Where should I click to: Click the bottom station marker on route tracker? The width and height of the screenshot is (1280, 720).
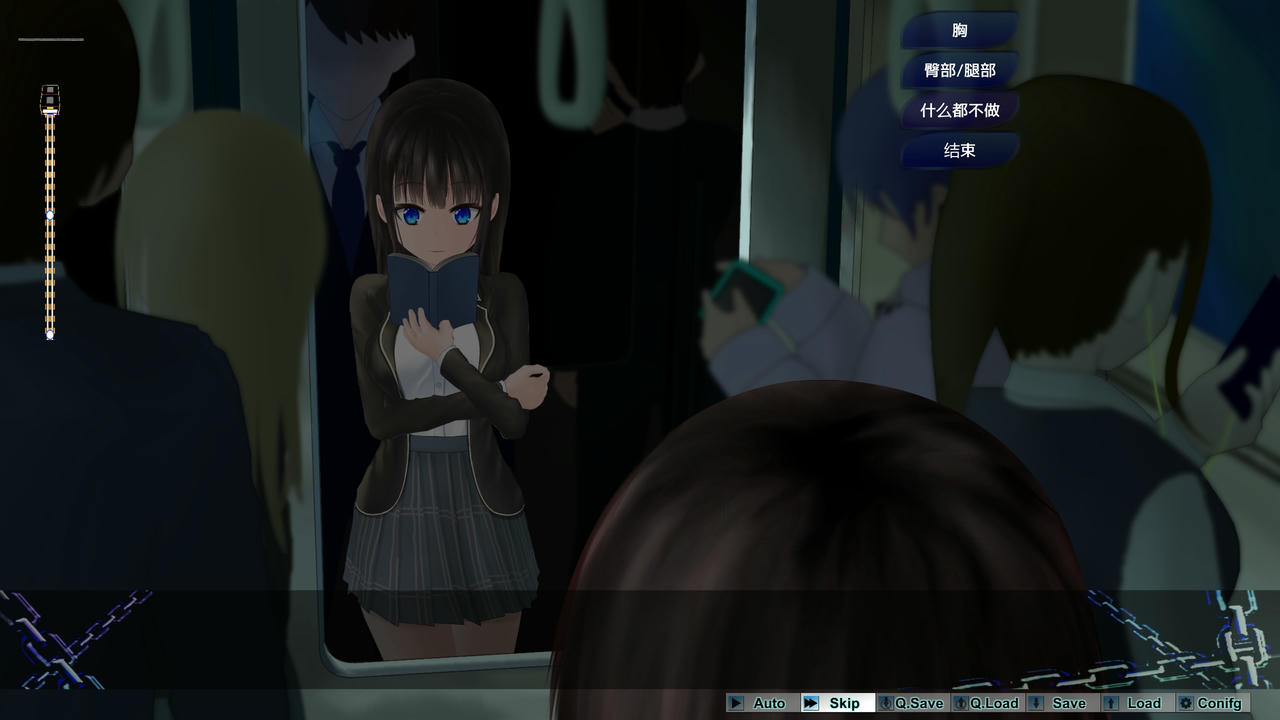(x=48, y=334)
